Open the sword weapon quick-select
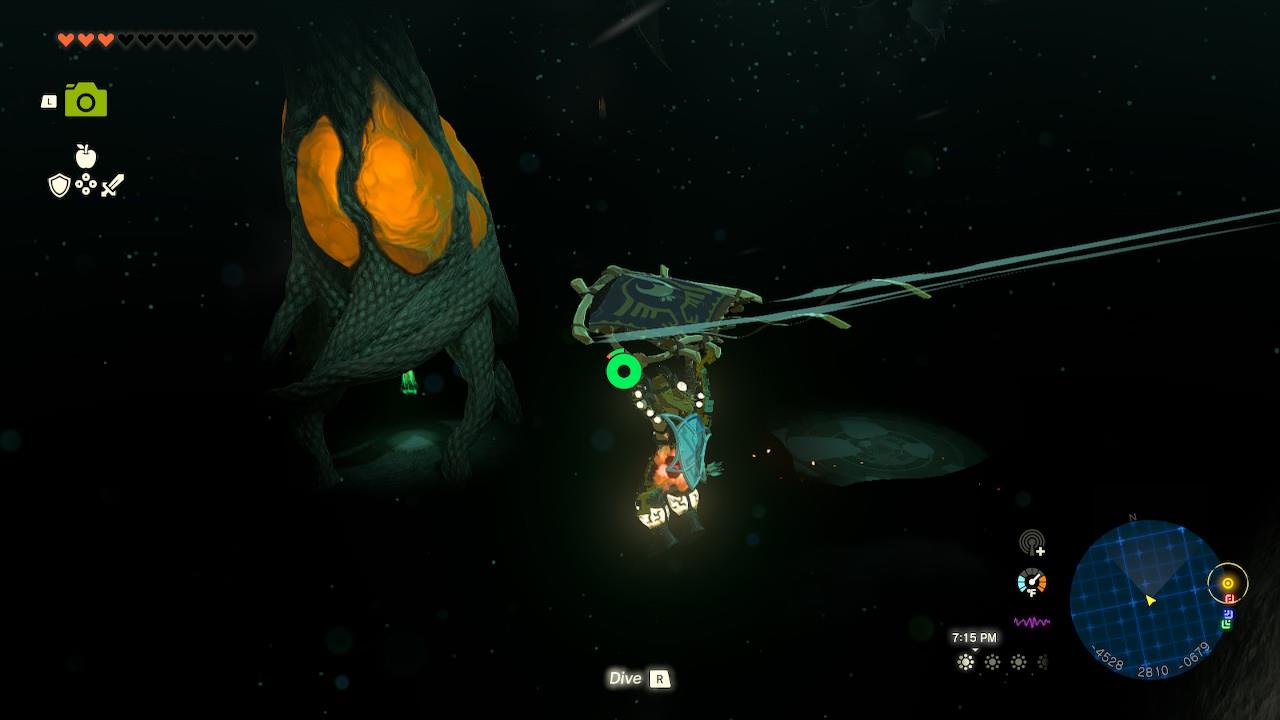Viewport: 1280px width, 720px height. (112, 185)
